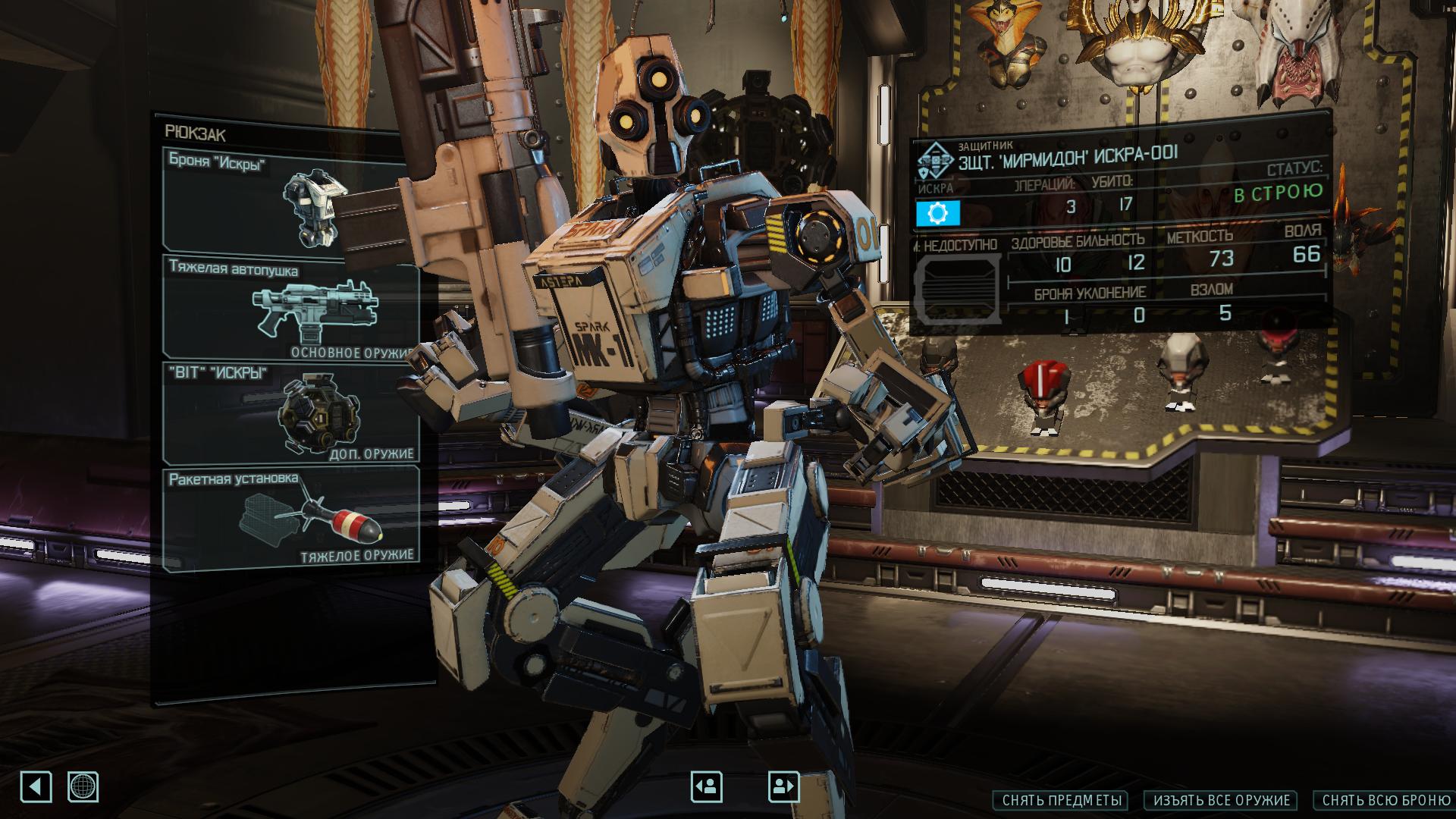The width and height of the screenshot is (1456, 819).
Task: Switch to the next soldier
Action: coord(783,786)
